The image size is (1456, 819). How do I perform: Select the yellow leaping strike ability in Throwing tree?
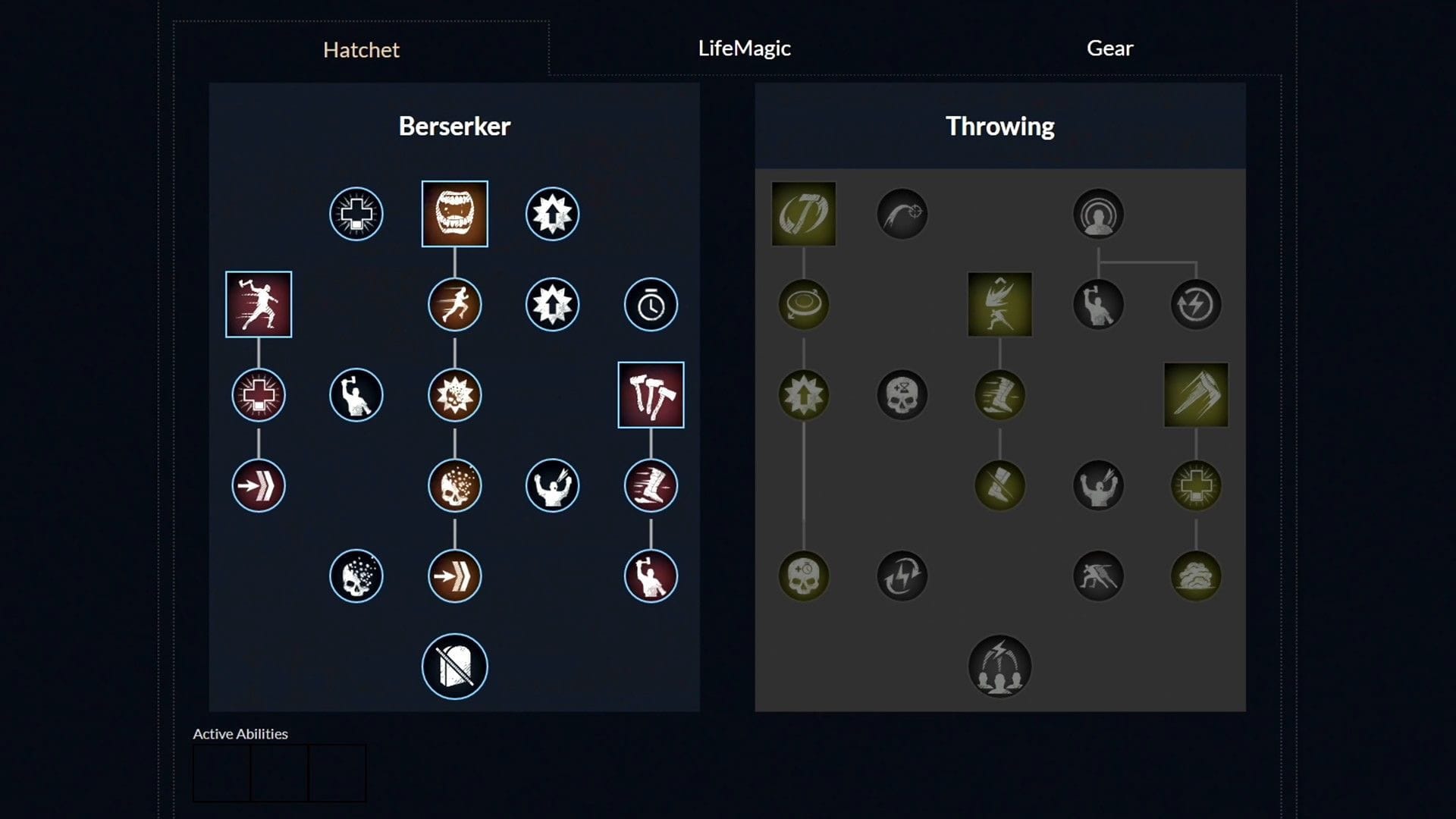click(x=999, y=304)
